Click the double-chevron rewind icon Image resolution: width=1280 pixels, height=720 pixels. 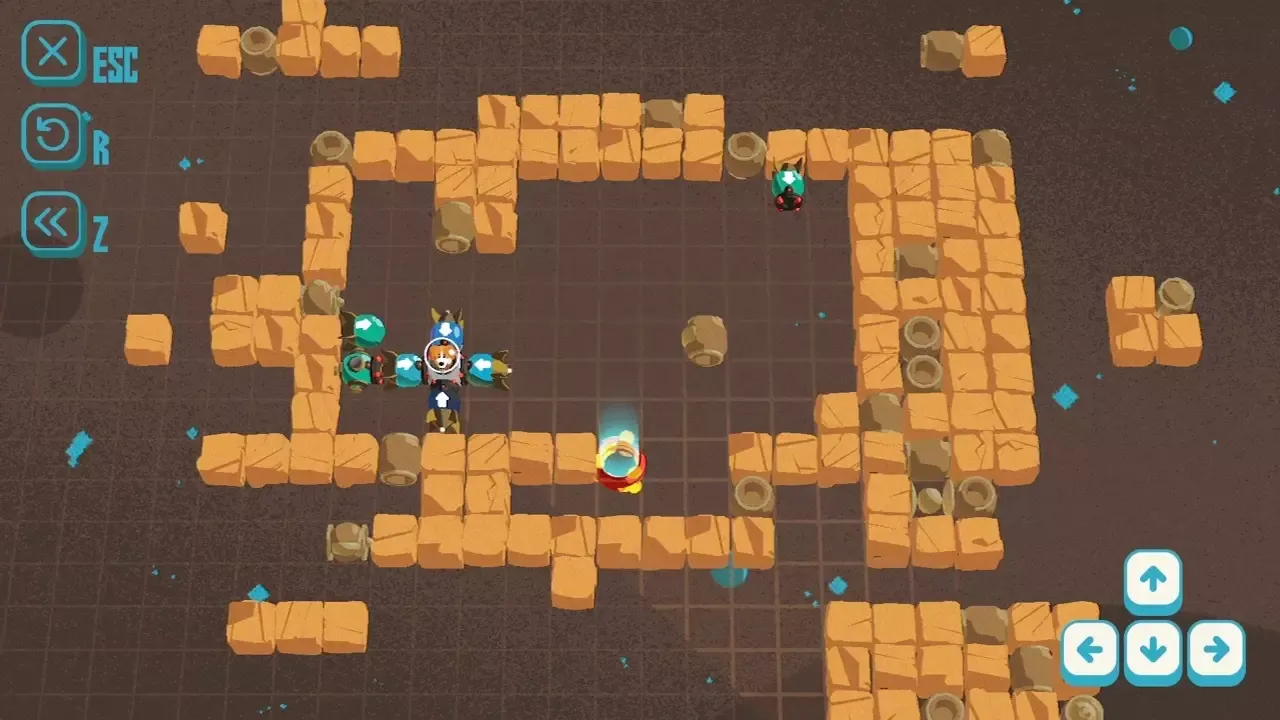tap(53, 222)
